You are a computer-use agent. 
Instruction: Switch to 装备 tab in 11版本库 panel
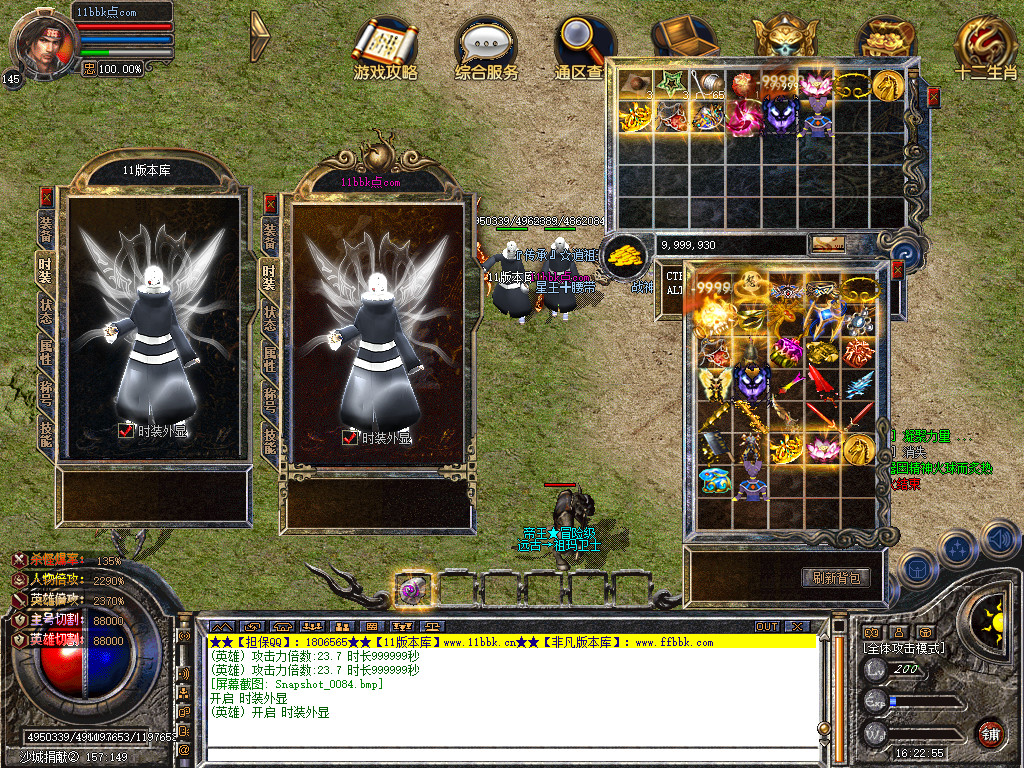coord(46,228)
